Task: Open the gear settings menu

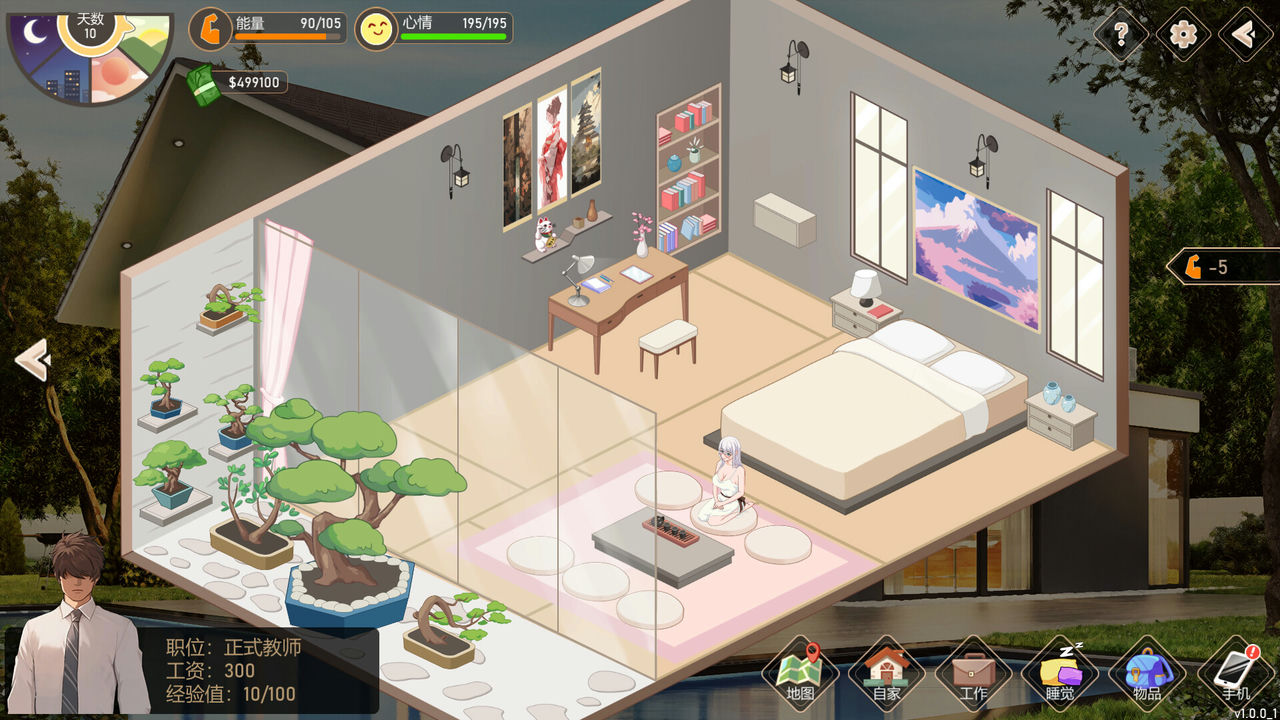Action: [x=1183, y=35]
